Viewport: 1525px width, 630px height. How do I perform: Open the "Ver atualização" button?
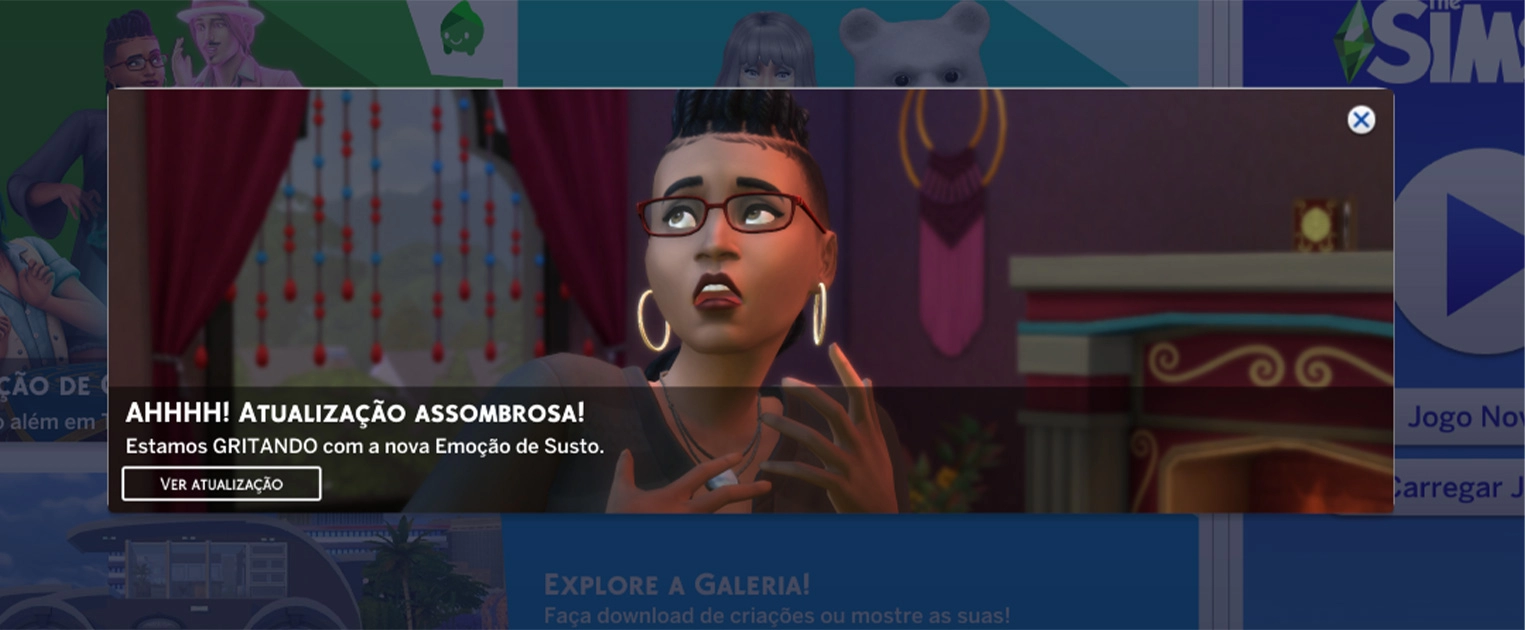(221, 484)
